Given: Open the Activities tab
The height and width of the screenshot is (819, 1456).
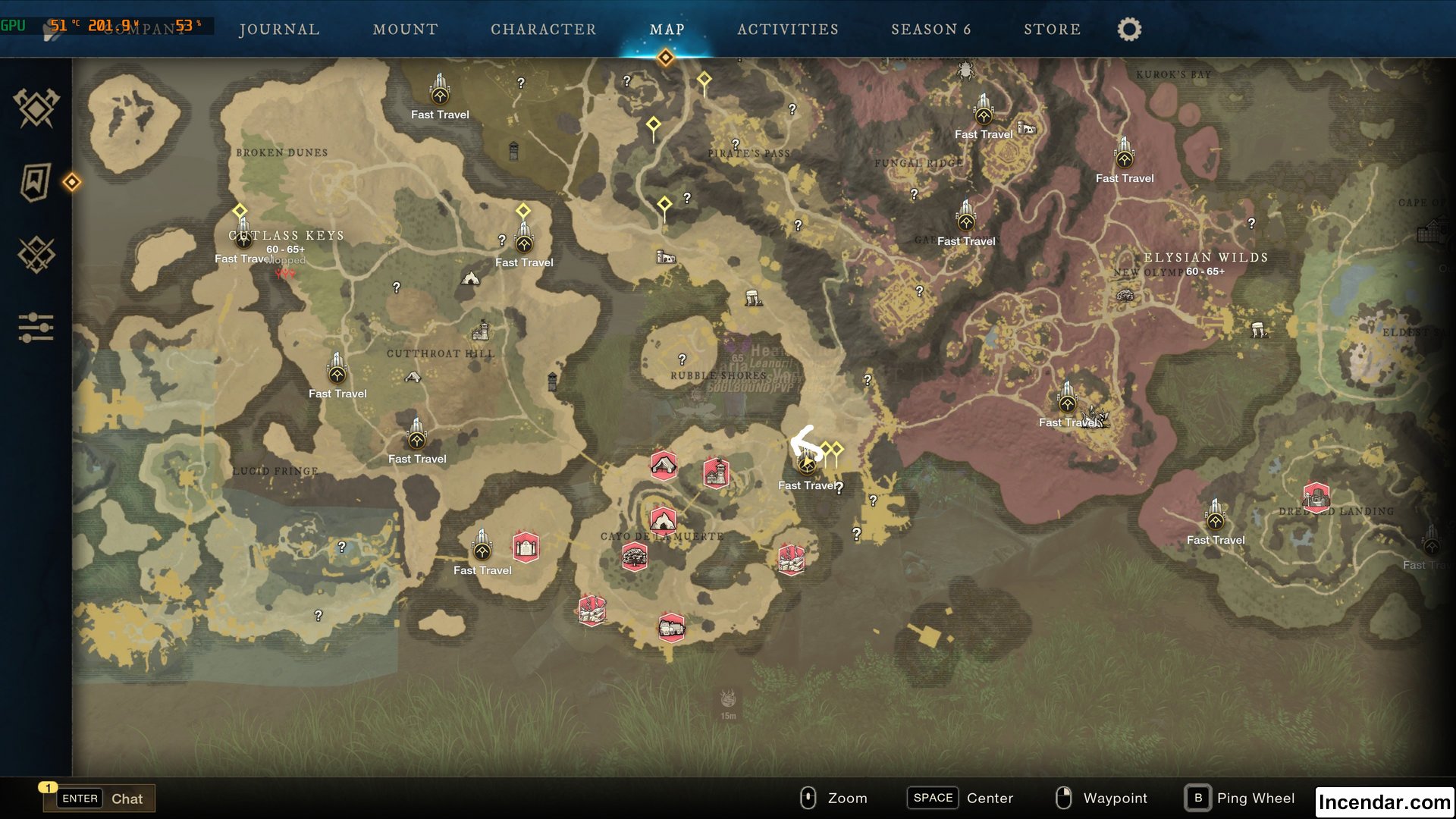Looking at the screenshot, I should pos(787,29).
